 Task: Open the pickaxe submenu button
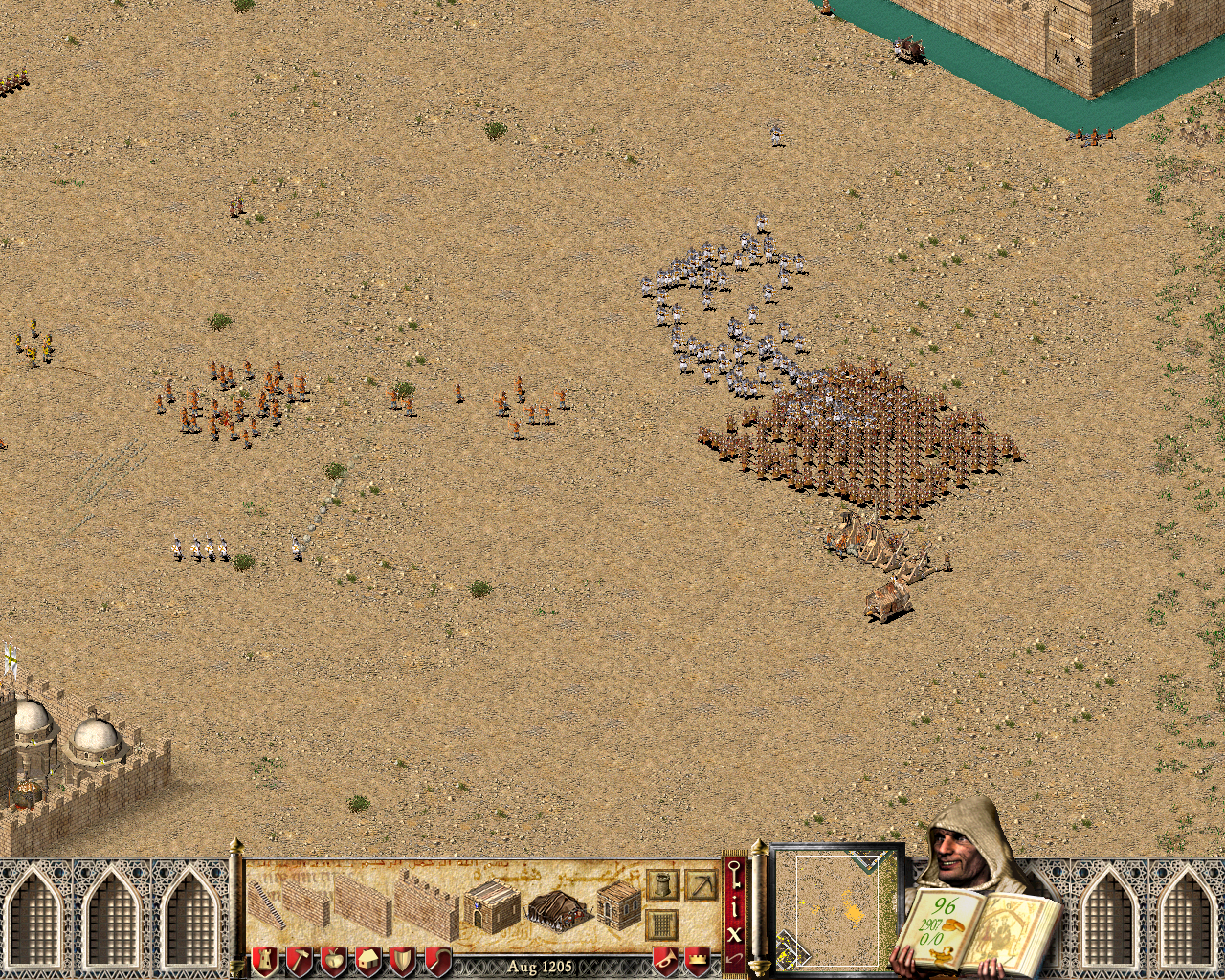click(702, 884)
